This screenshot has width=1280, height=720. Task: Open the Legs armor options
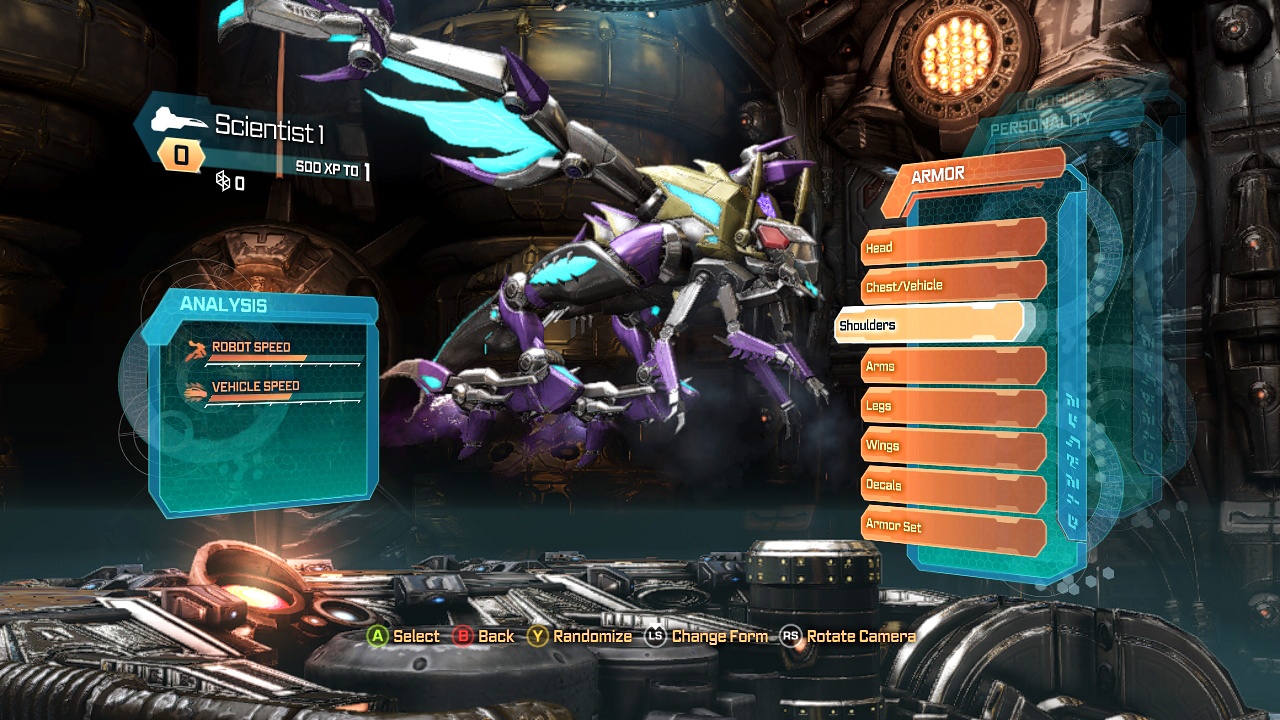(x=952, y=405)
